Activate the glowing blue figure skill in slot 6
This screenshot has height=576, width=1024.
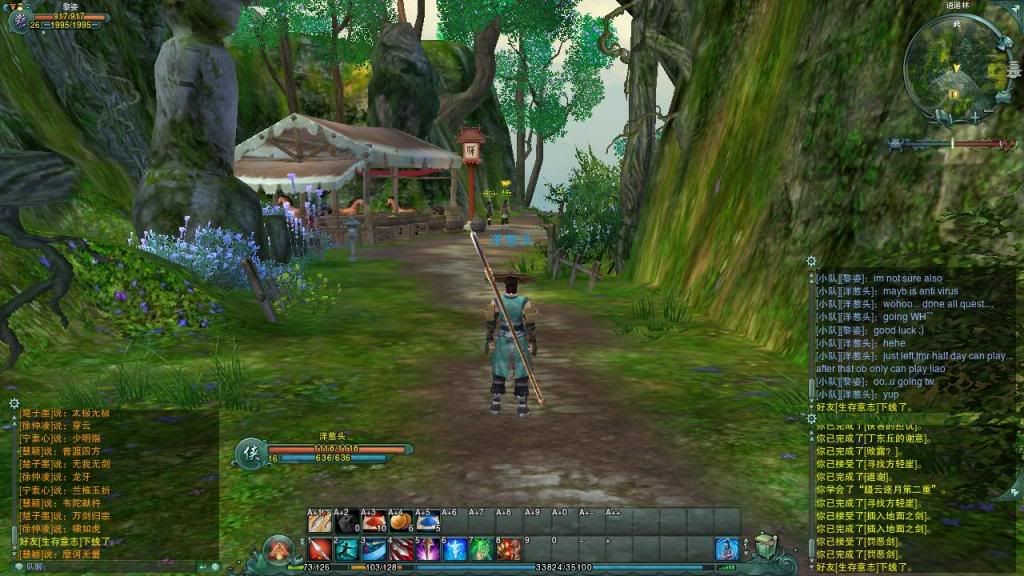[x=454, y=548]
